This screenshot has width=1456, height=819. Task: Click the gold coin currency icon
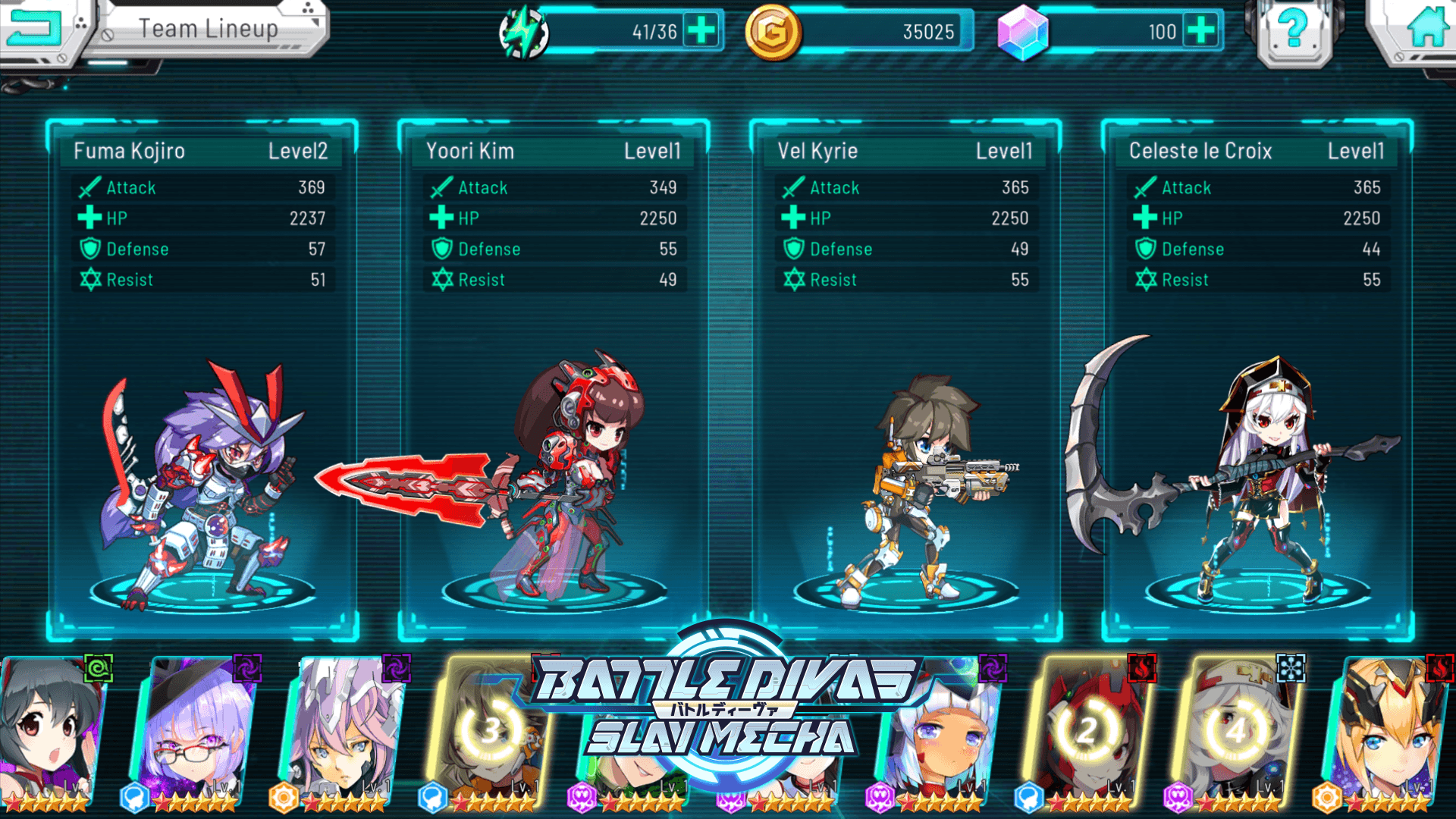[x=772, y=33]
